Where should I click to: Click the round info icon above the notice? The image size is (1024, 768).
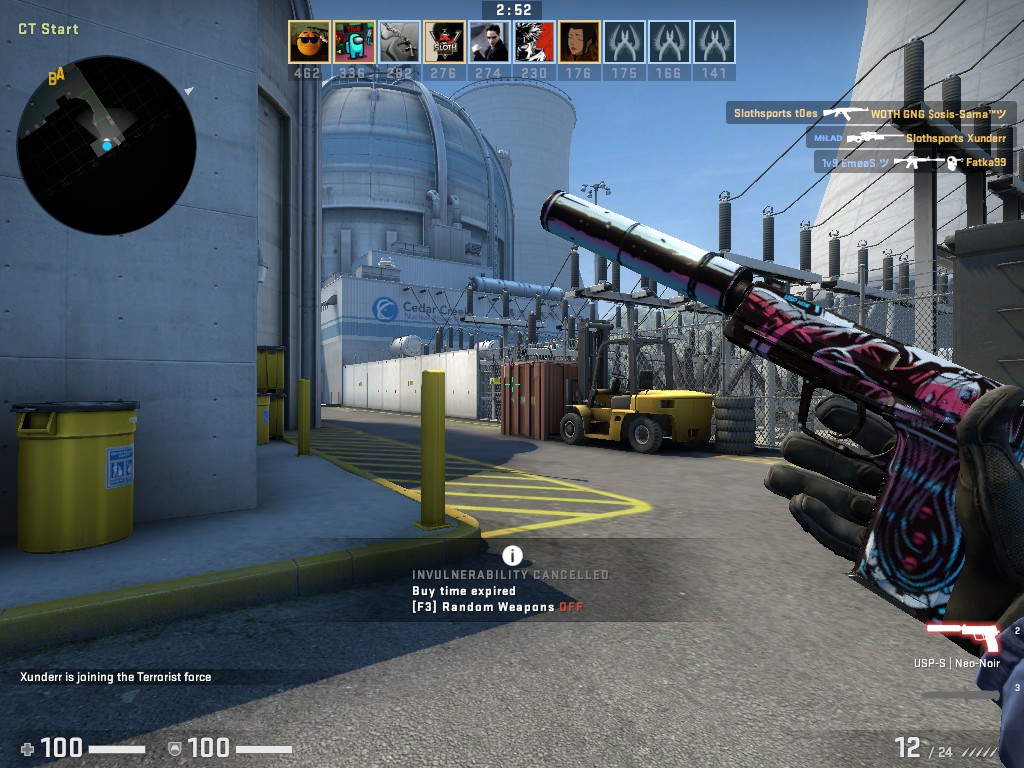(x=512, y=555)
